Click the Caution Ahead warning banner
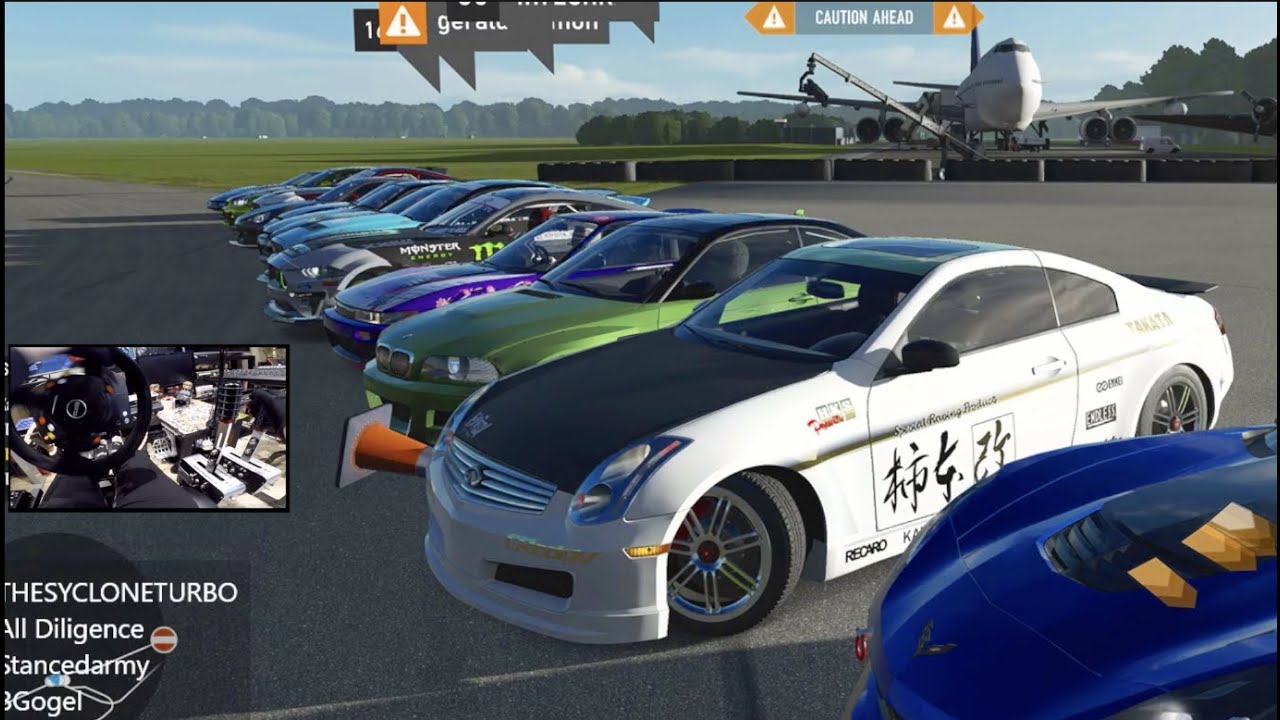This screenshot has height=720, width=1280. point(863,17)
